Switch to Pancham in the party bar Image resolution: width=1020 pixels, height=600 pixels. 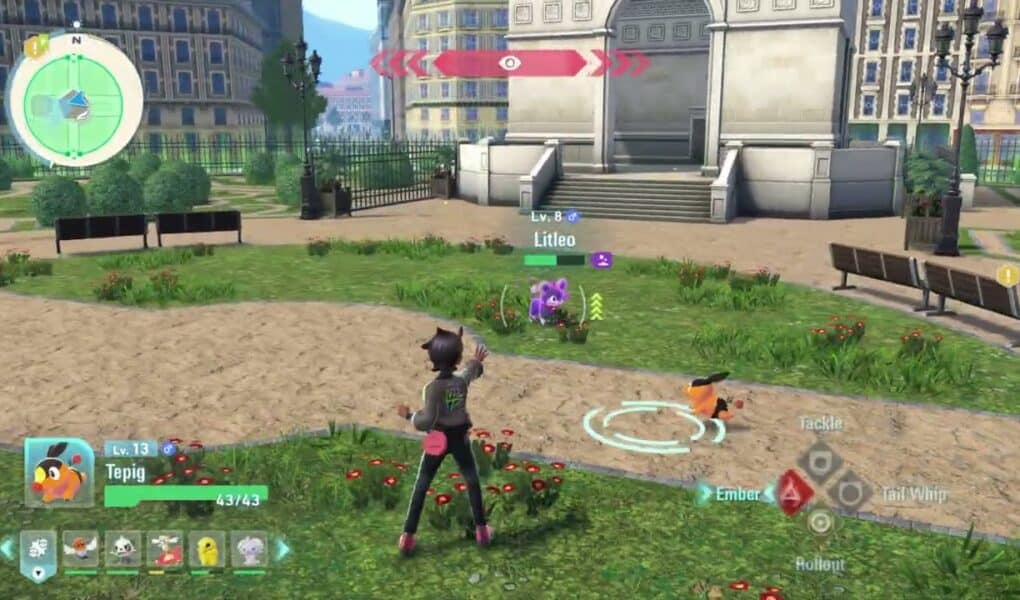pos(124,549)
